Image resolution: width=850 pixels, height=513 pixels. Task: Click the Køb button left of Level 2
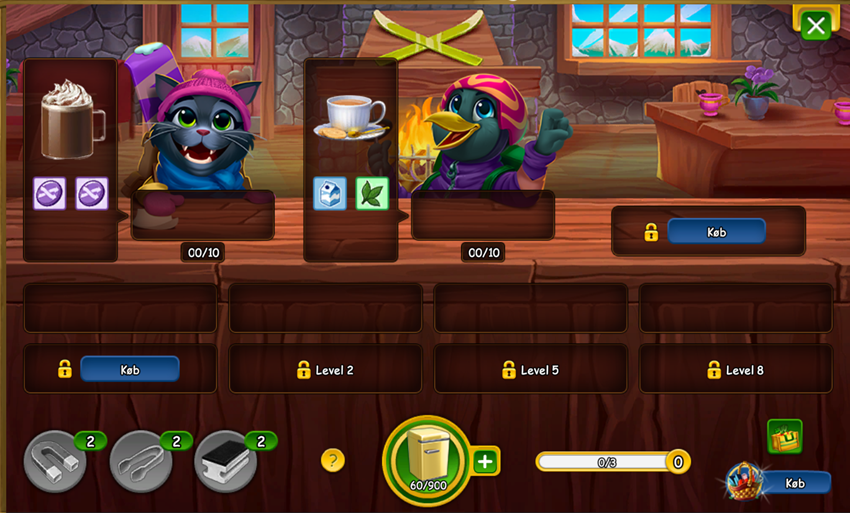click(x=129, y=369)
